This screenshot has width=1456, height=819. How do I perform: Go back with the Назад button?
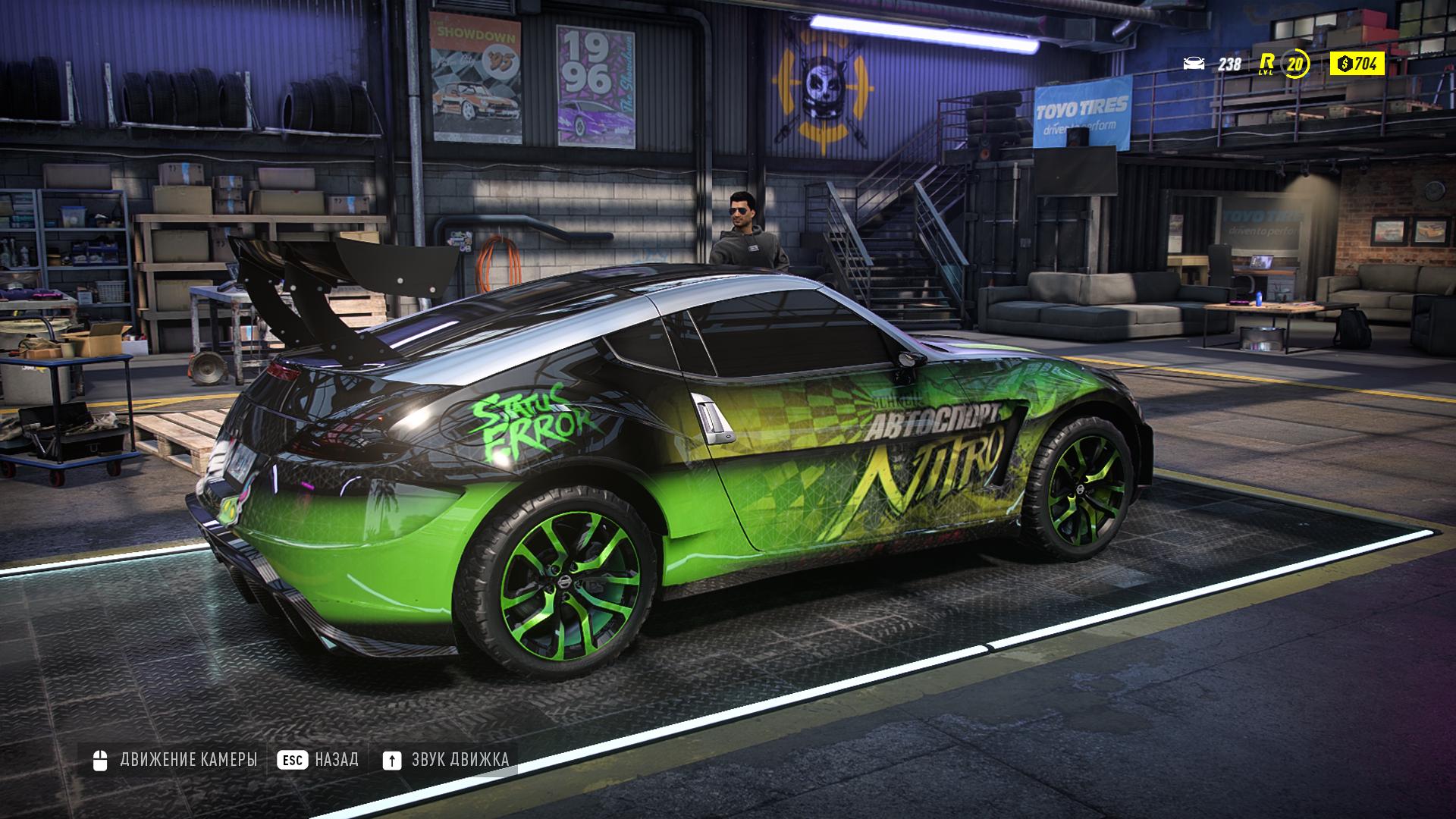318,759
